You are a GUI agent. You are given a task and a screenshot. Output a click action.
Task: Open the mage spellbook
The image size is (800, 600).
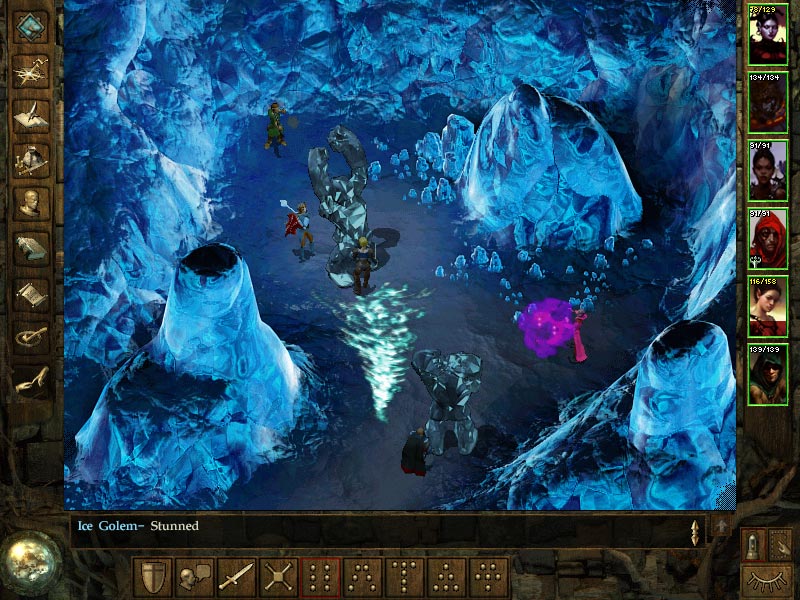click(x=30, y=246)
